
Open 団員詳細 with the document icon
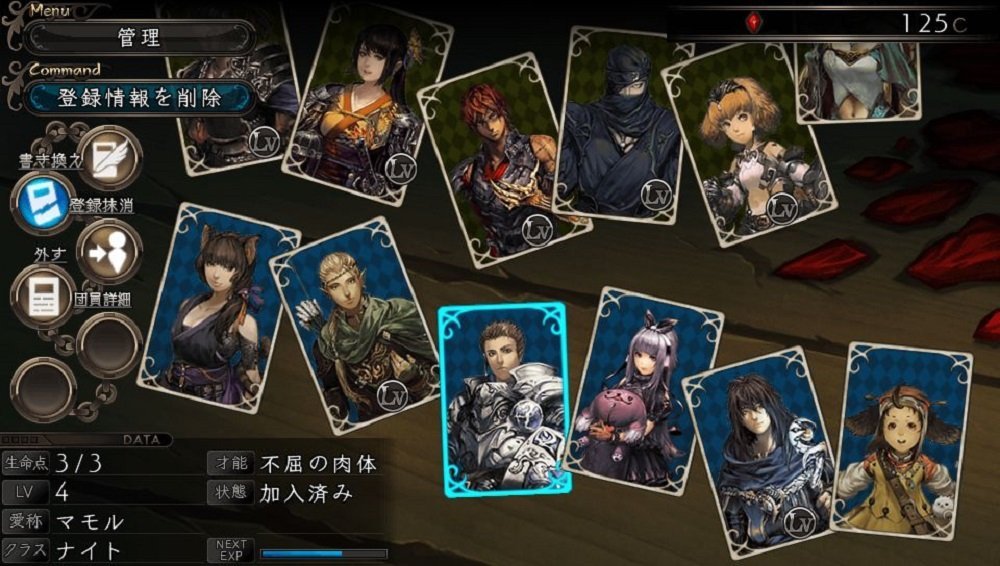point(43,297)
